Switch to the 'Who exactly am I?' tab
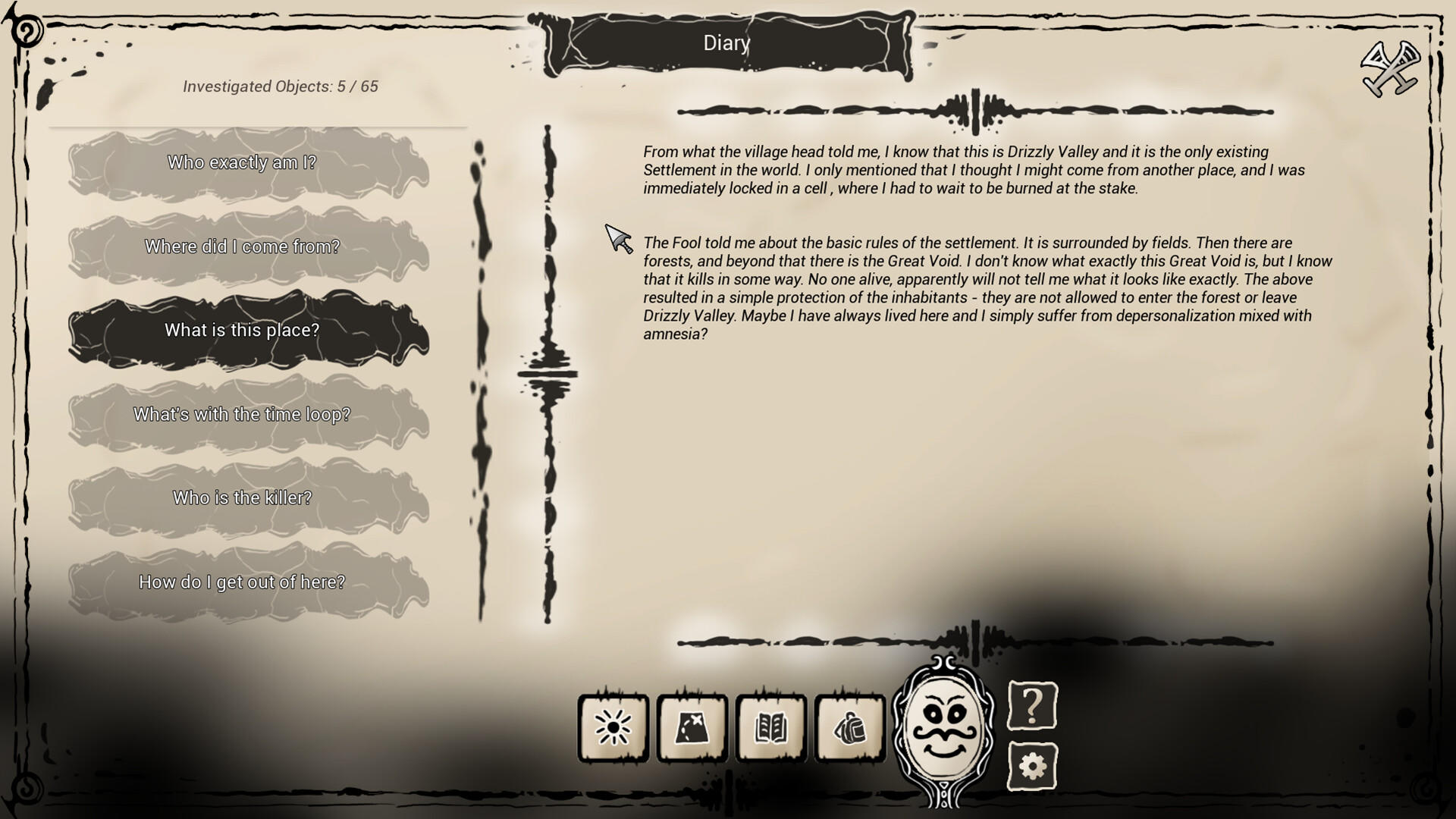1456x819 pixels. coord(242,162)
